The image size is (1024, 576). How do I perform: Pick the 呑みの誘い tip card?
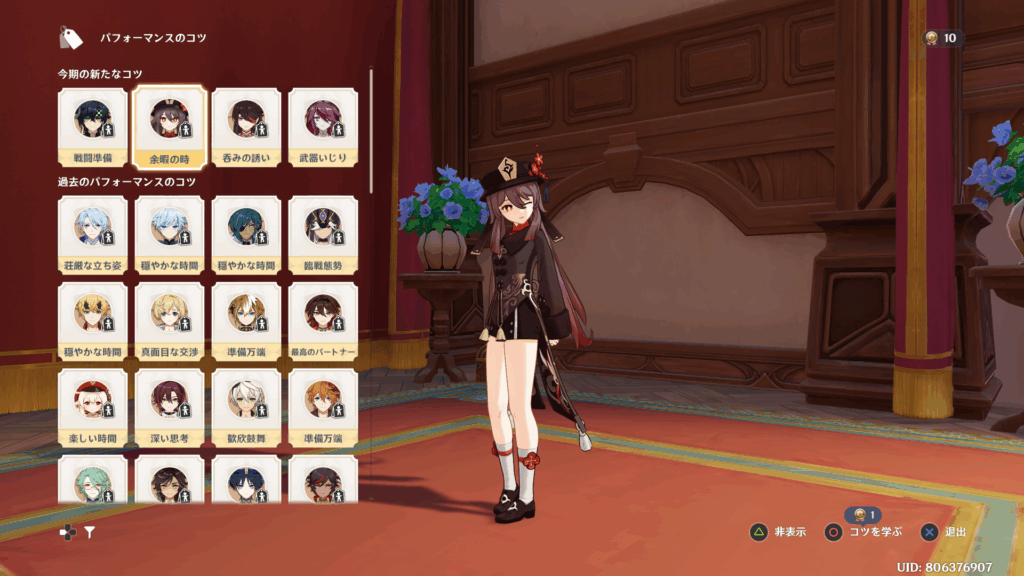(246, 127)
